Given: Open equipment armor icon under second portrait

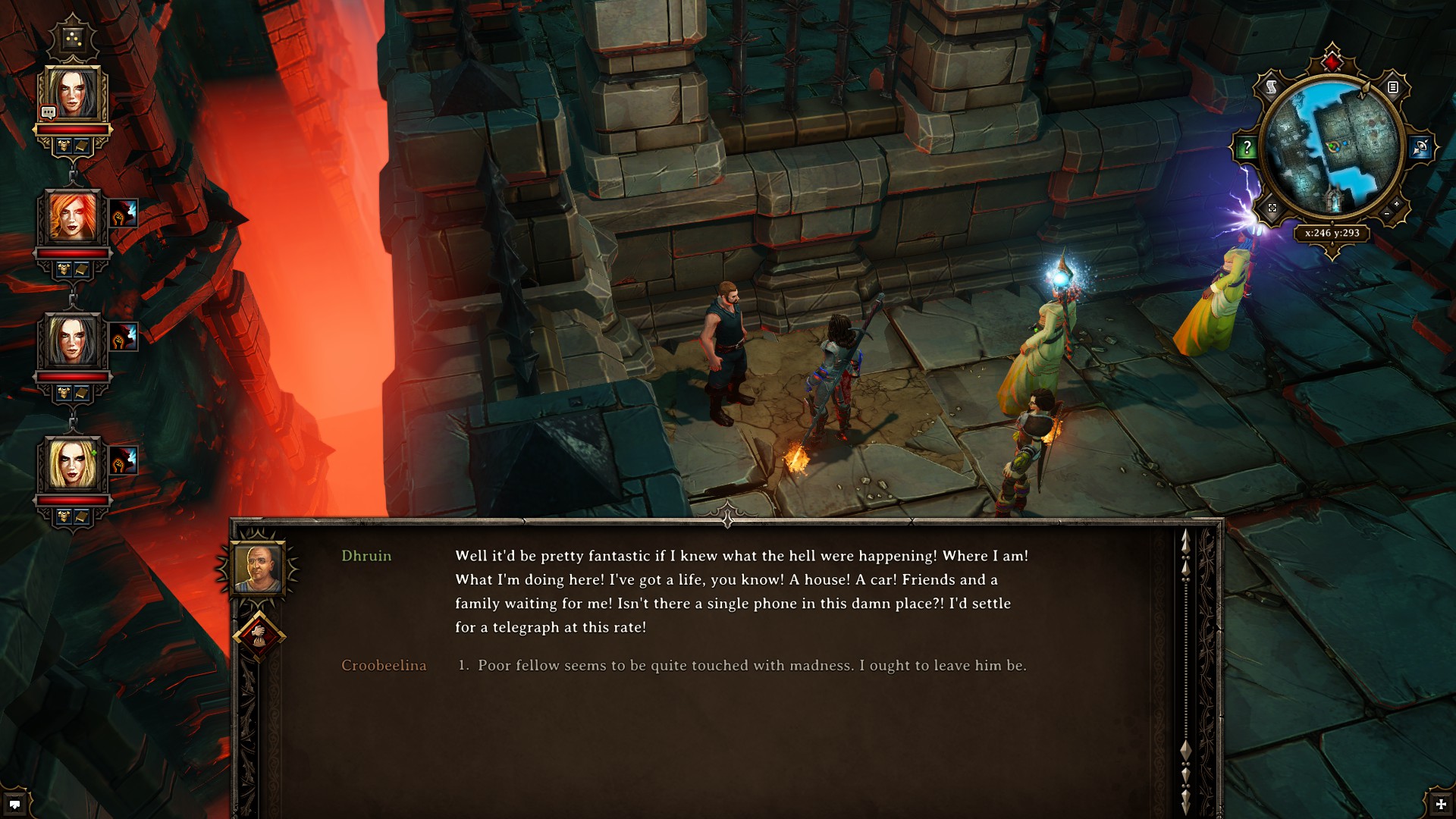Looking at the screenshot, I should point(63,268).
